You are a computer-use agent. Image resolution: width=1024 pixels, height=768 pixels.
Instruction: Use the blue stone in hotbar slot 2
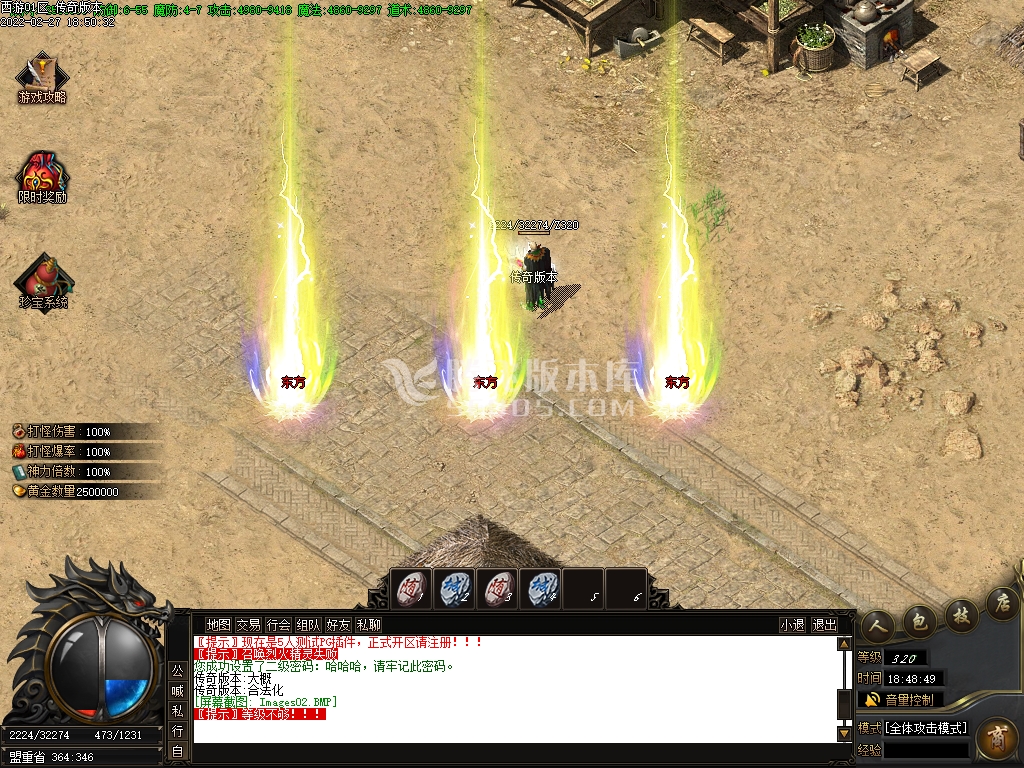click(x=456, y=589)
